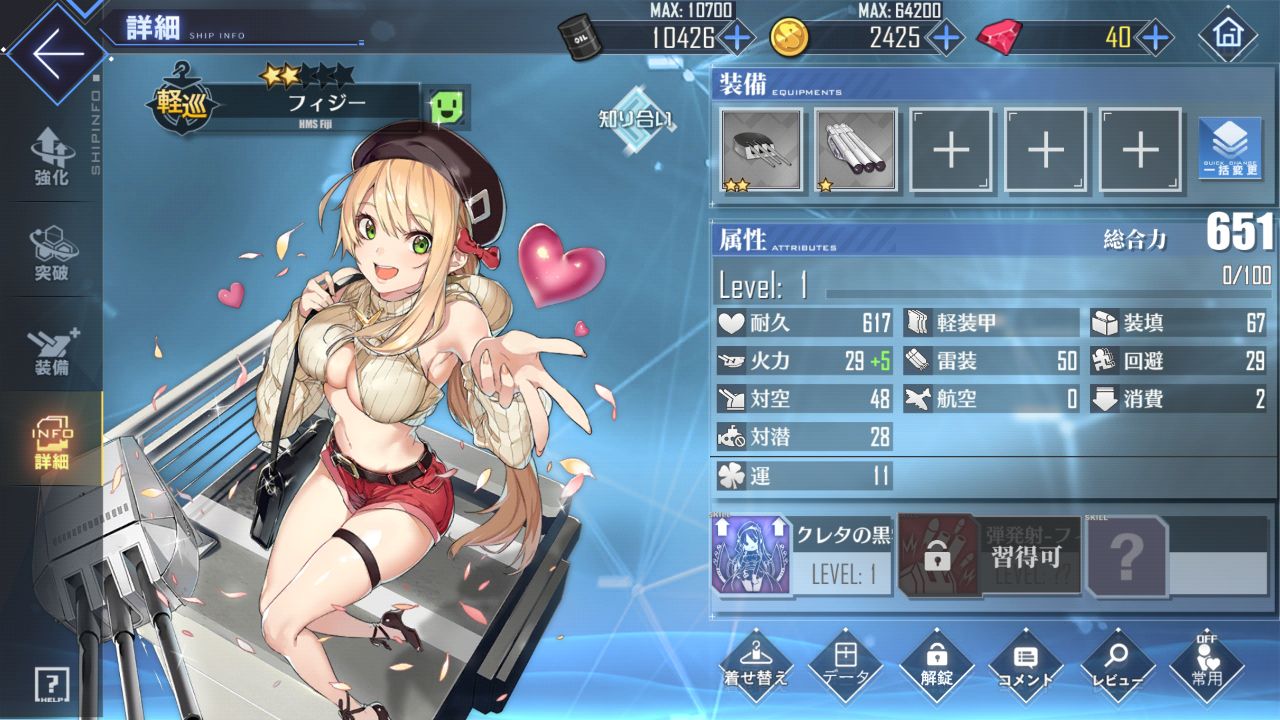Select the equipped torpedo launcher slot

click(856, 150)
